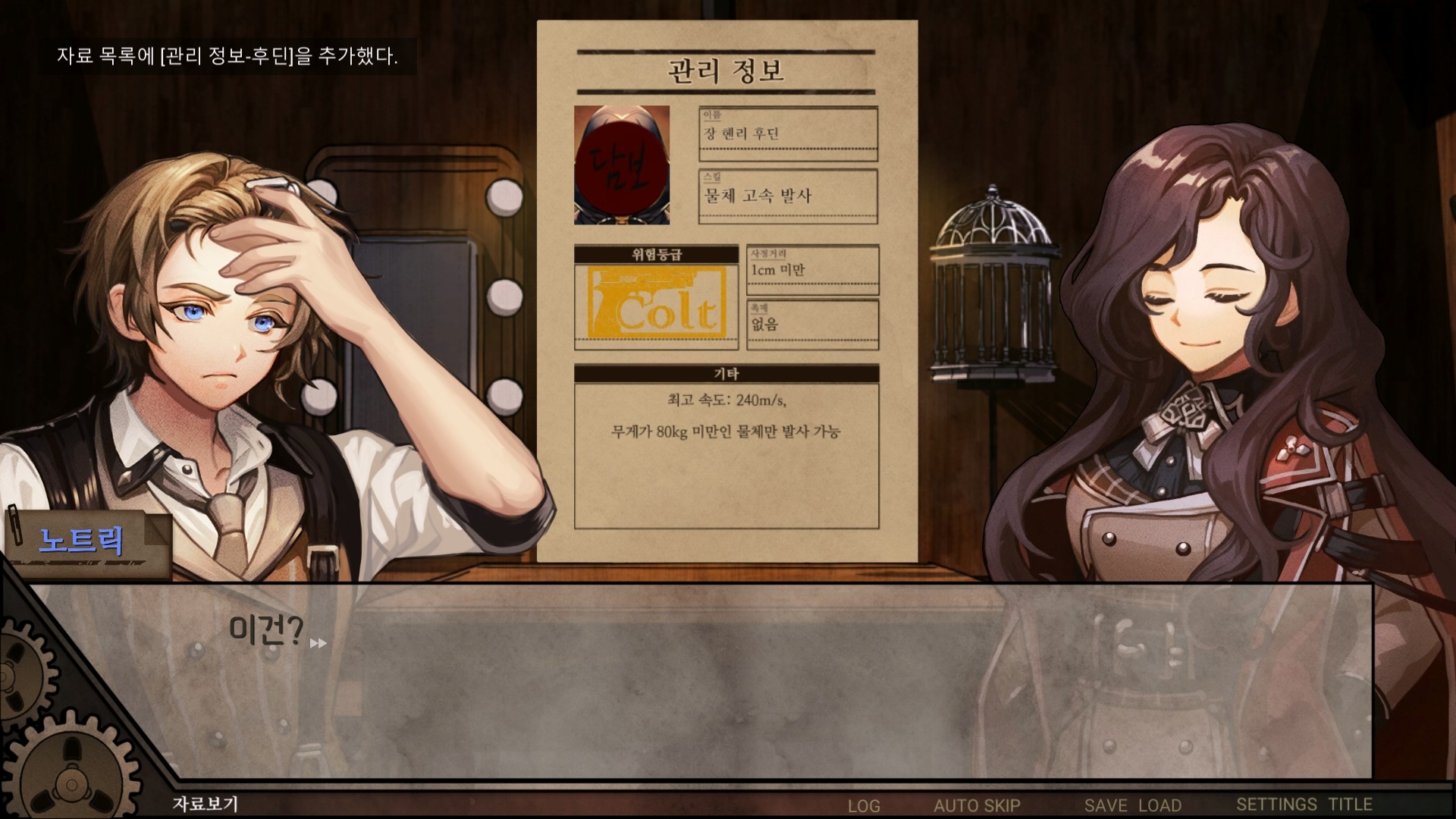
Task: Click the red 담보 stamp on the portrait
Action: [x=622, y=171]
